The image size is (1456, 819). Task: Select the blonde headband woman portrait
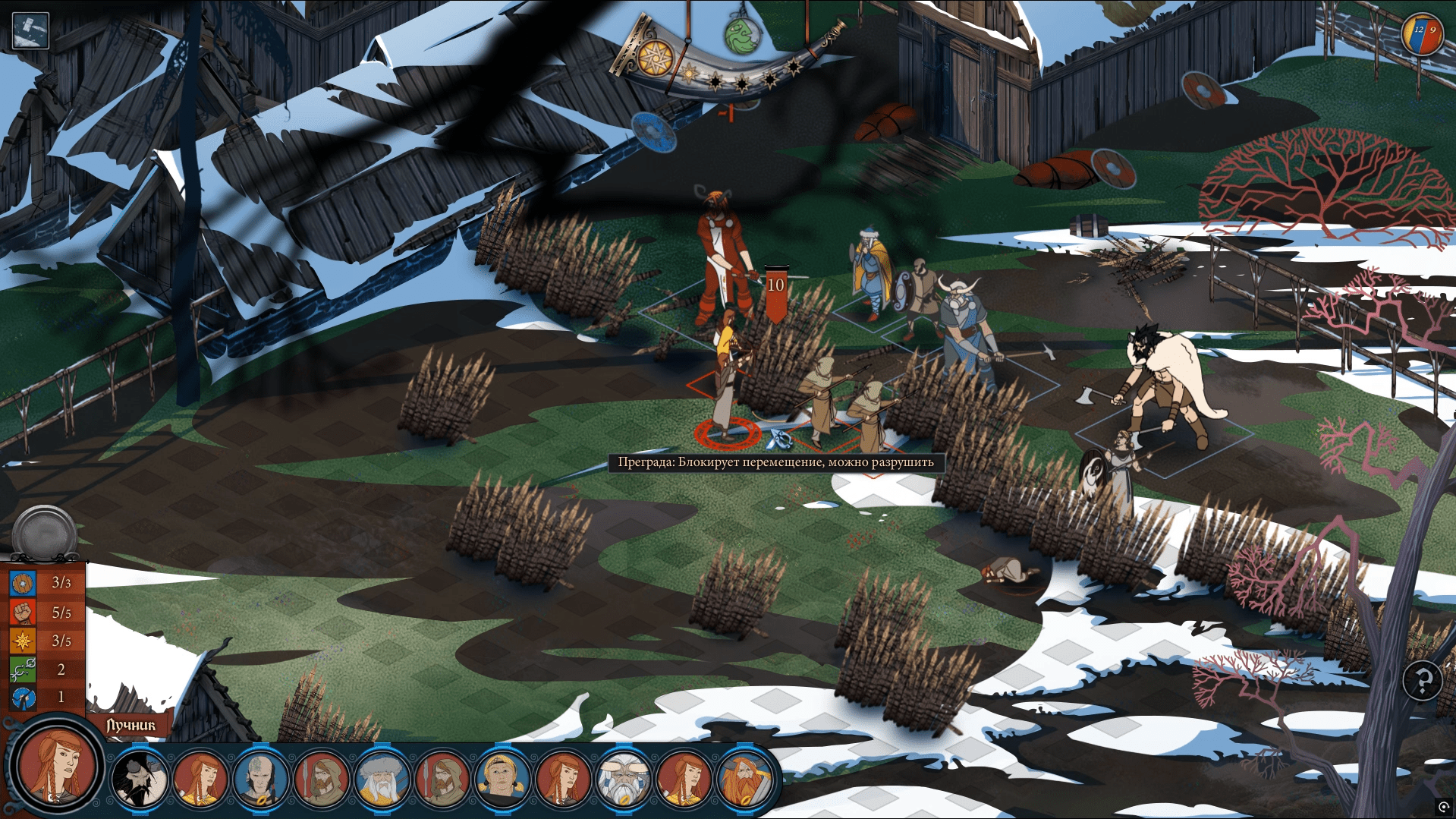502,780
